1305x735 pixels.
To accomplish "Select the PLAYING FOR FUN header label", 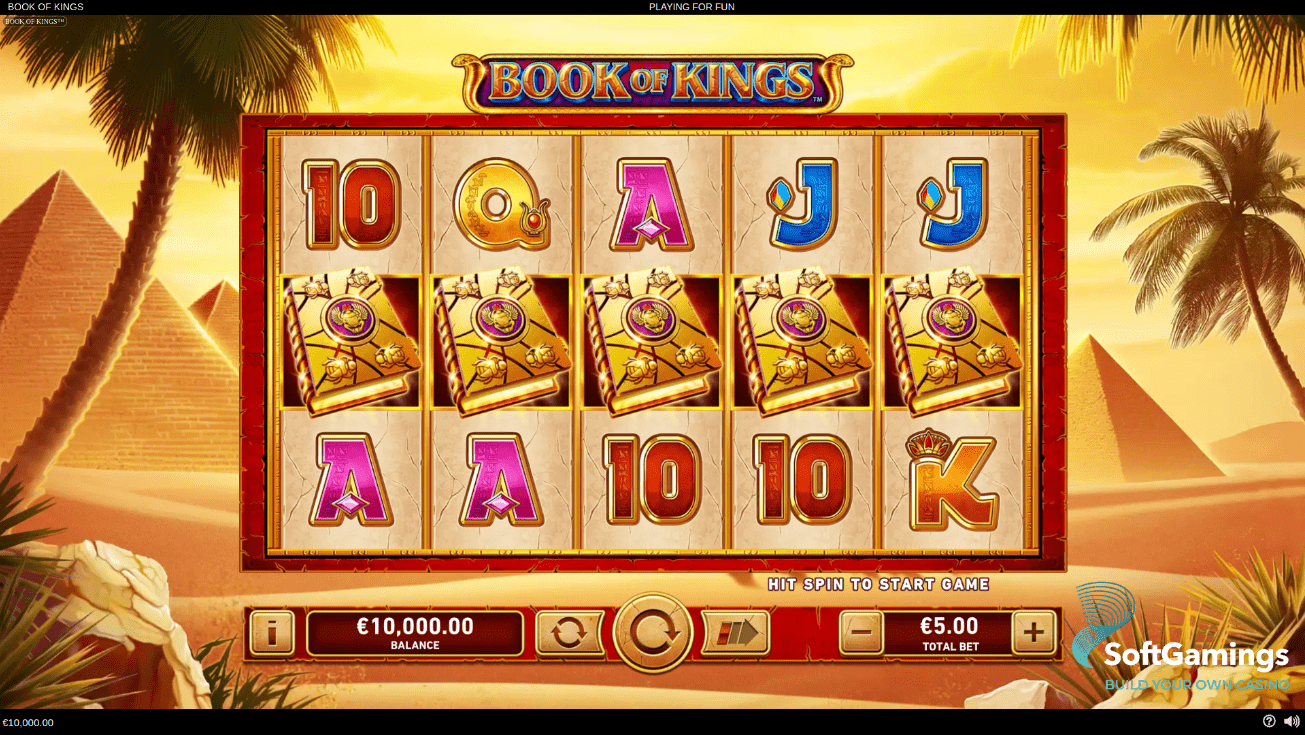I will tap(692, 6).
